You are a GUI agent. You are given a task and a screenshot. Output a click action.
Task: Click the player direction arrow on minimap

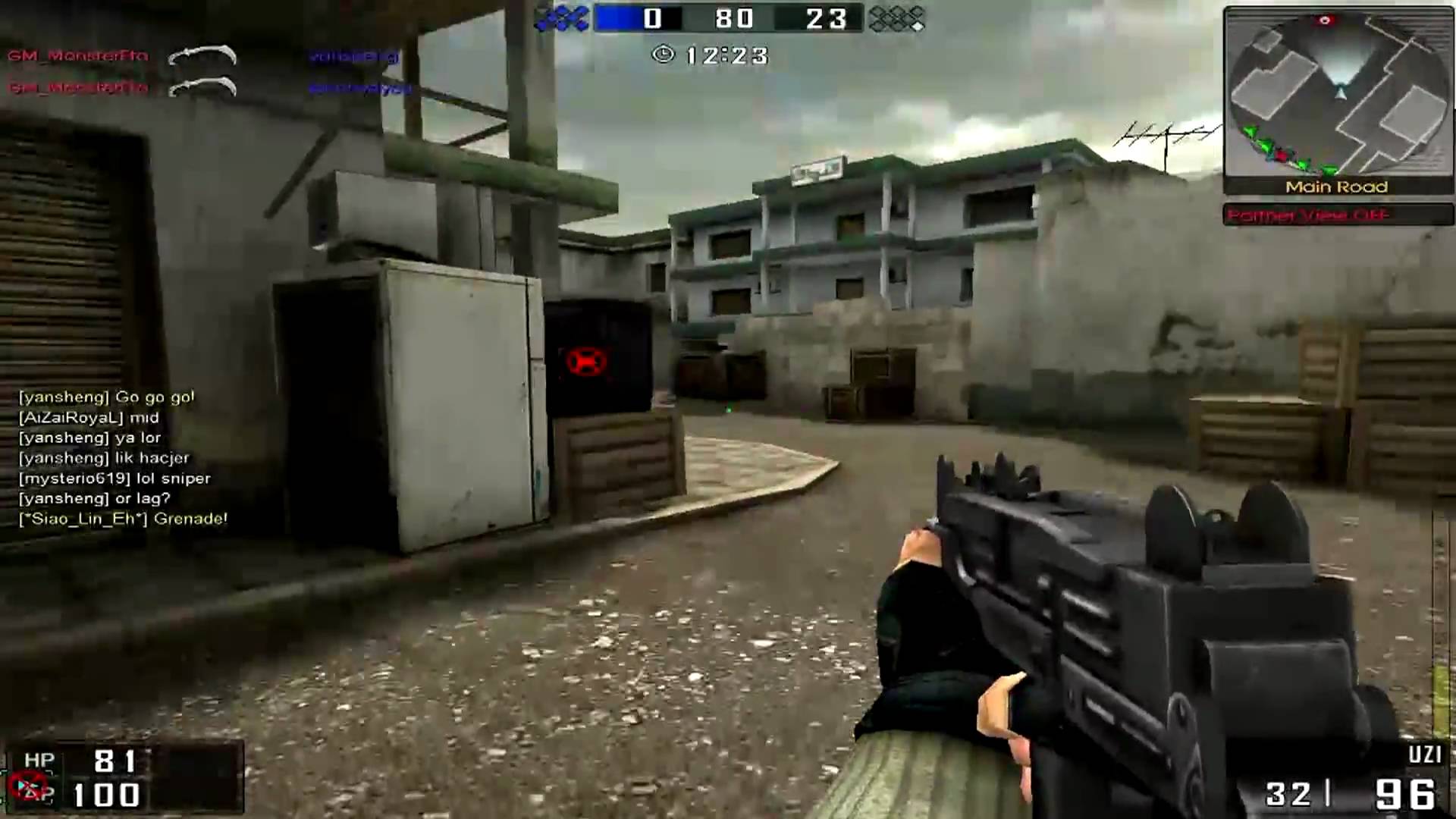(x=1341, y=93)
